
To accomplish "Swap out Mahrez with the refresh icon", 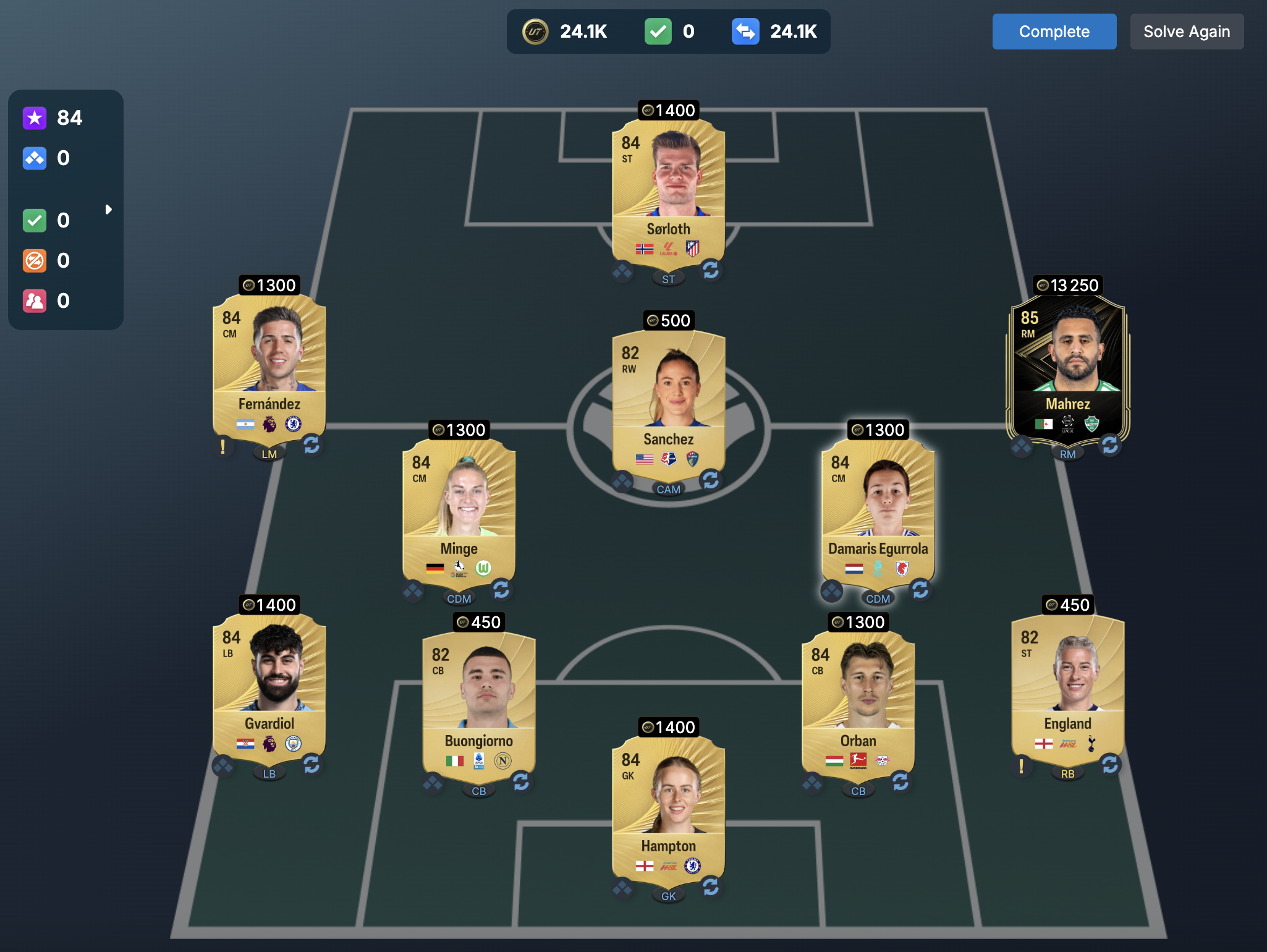I will pyautogui.click(x=1110, y=445).
